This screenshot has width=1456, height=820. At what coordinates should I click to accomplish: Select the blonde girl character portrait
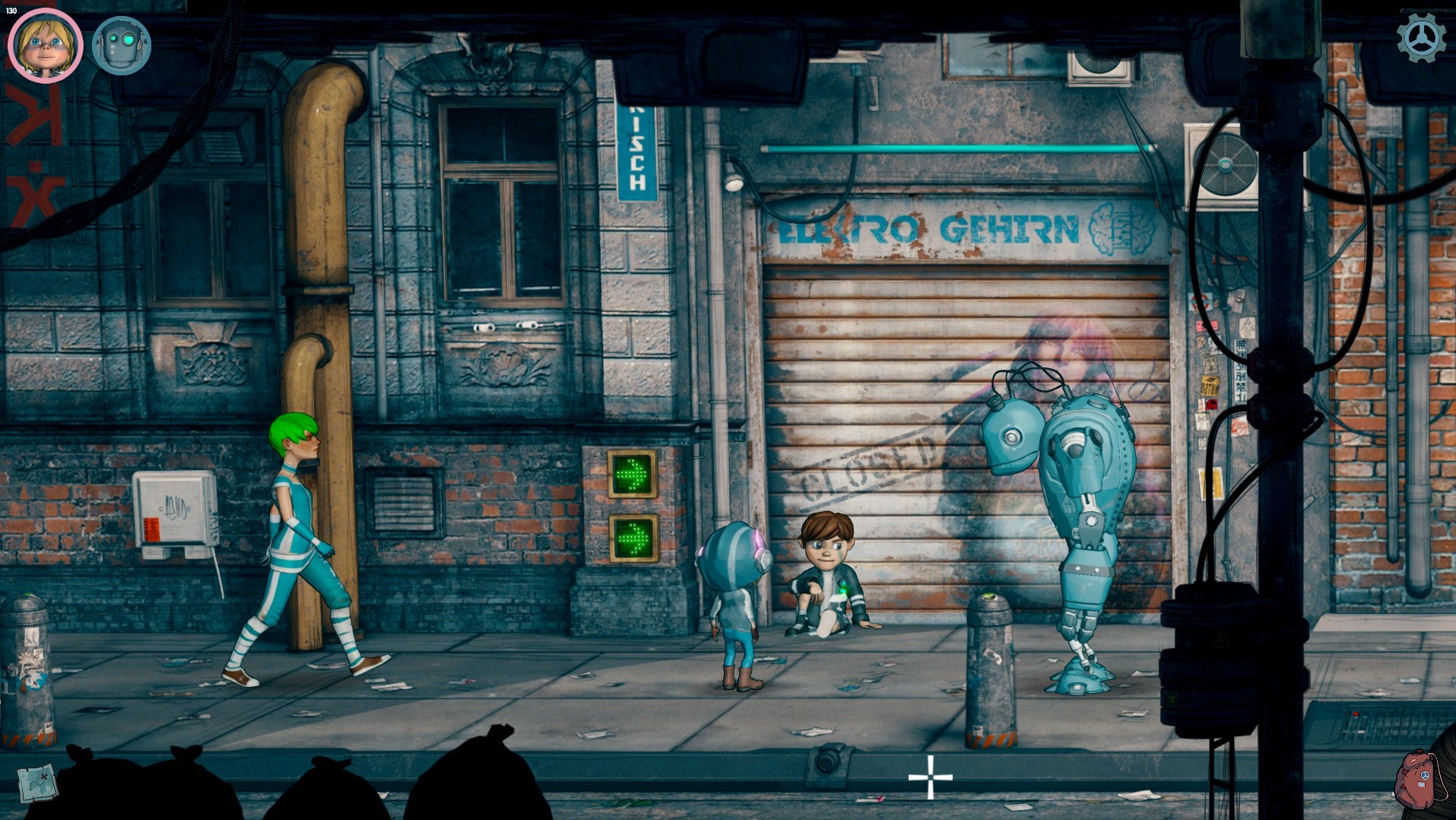click(x=45, y=44)
